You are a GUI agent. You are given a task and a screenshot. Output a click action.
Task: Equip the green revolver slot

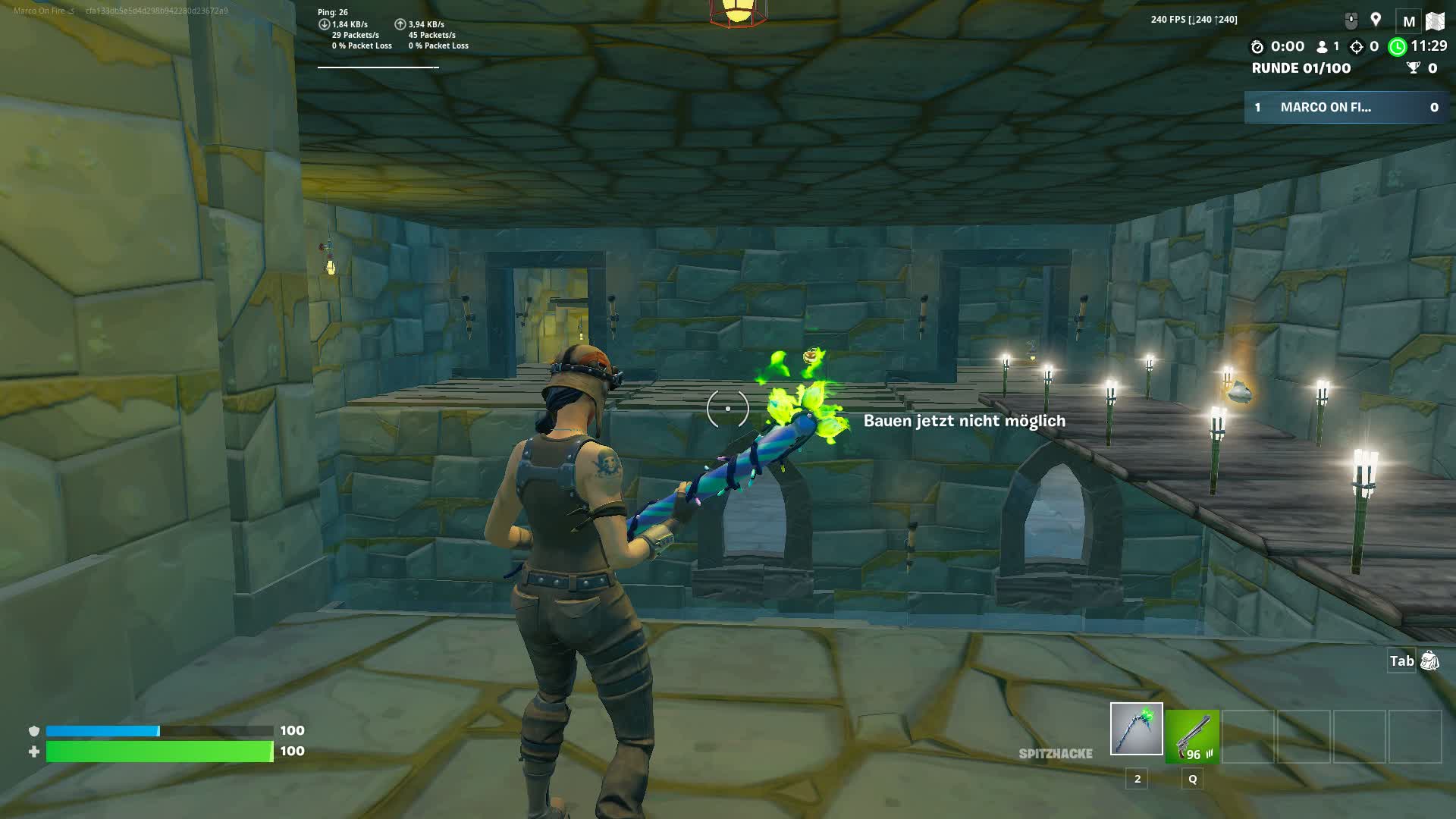[x=1192, y=736]
